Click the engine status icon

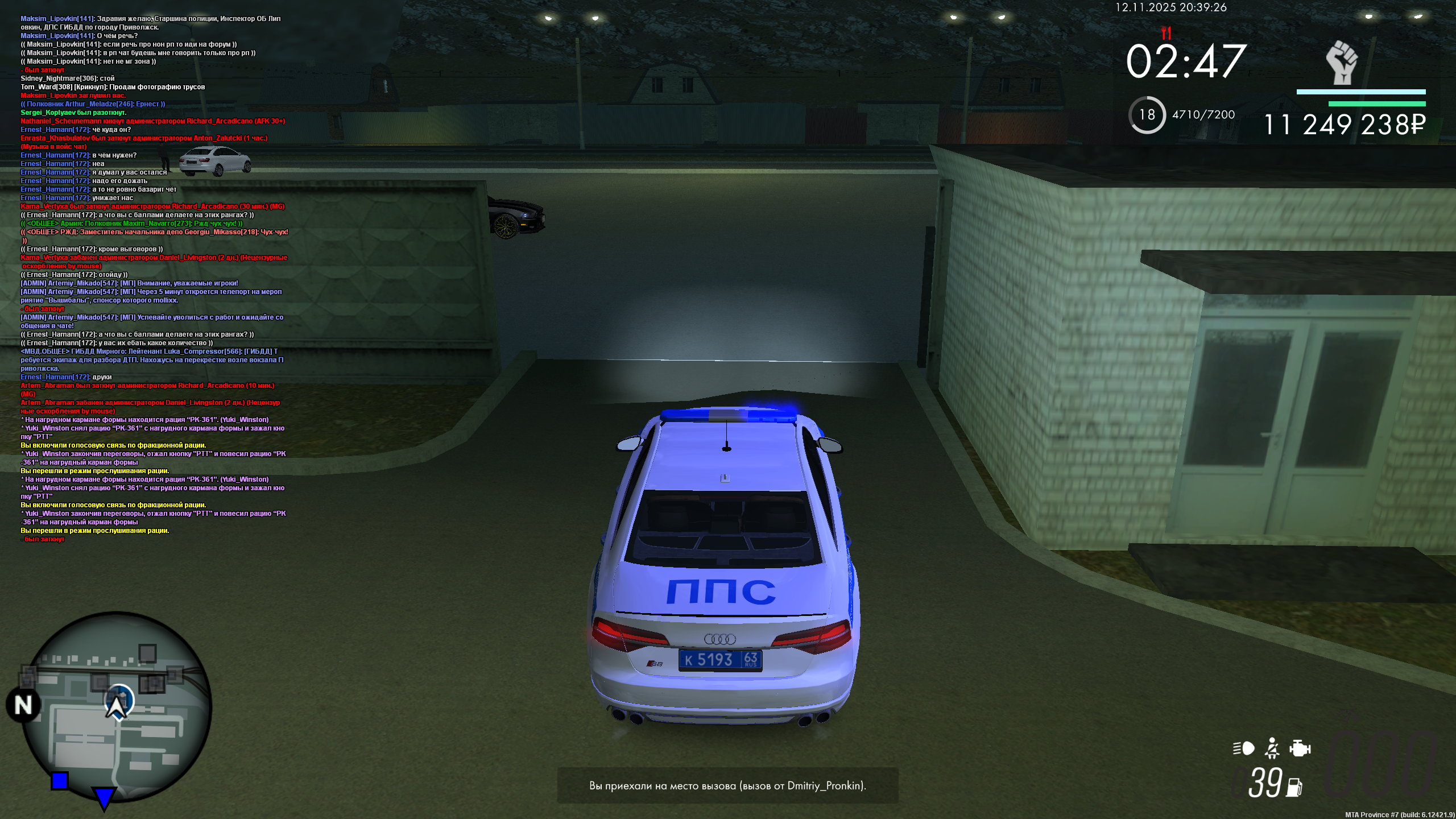click(x=1300, y=749)
